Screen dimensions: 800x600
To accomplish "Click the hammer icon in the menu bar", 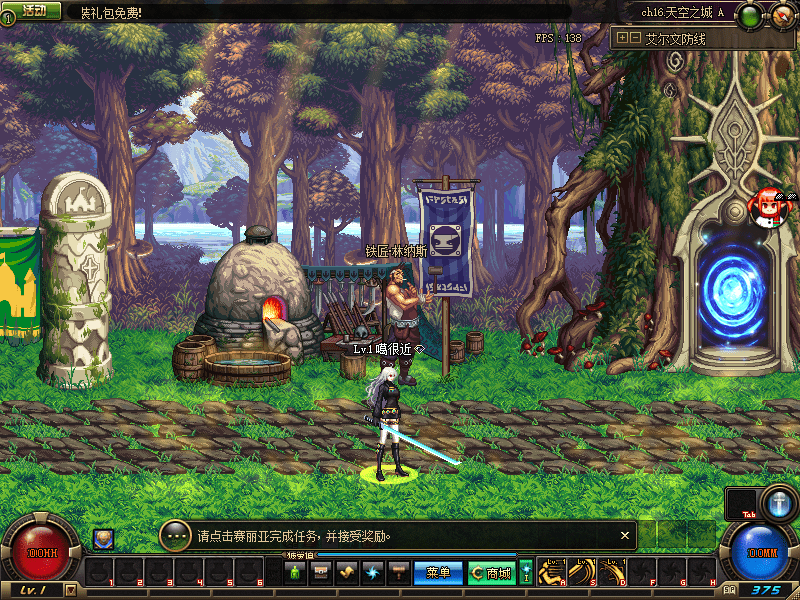I will pos(399,573).
